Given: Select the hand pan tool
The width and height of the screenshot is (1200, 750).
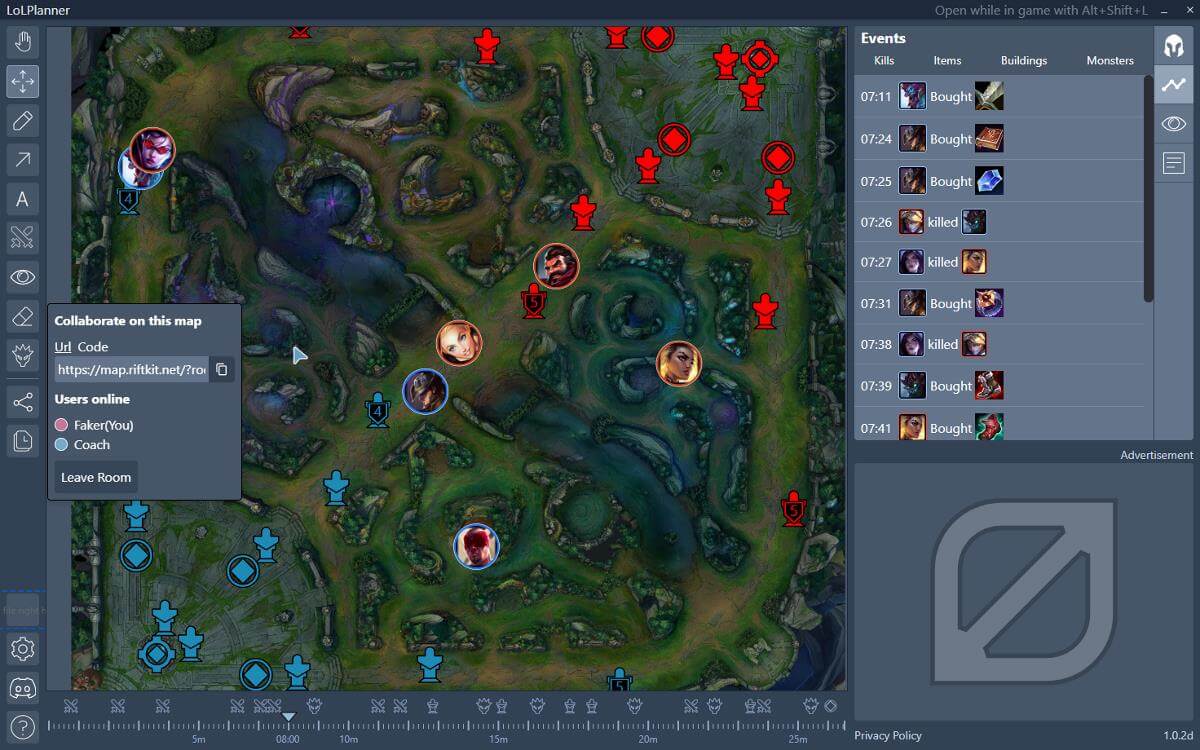Looking at the screenshot, I should (x=23, y=42).
